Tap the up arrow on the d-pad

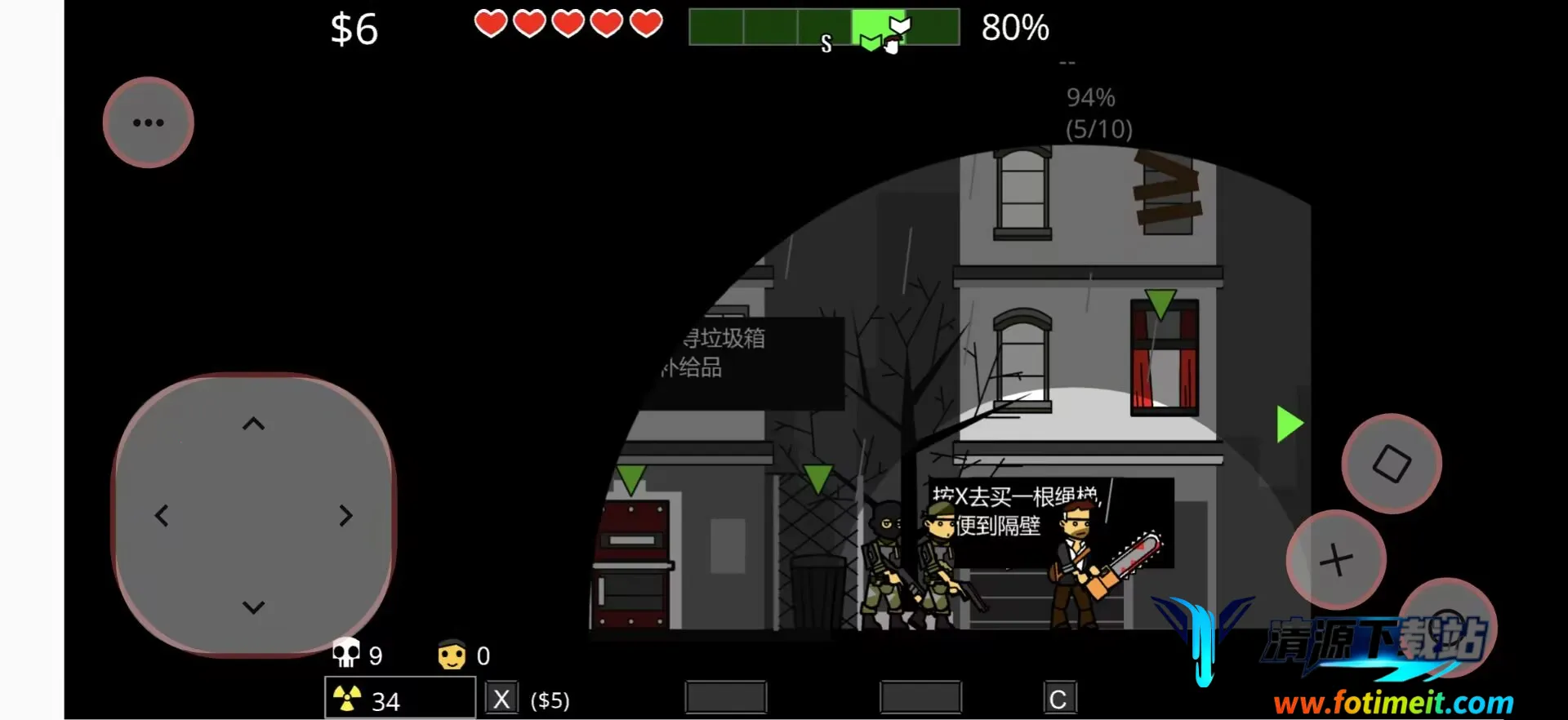coord(254,424)
